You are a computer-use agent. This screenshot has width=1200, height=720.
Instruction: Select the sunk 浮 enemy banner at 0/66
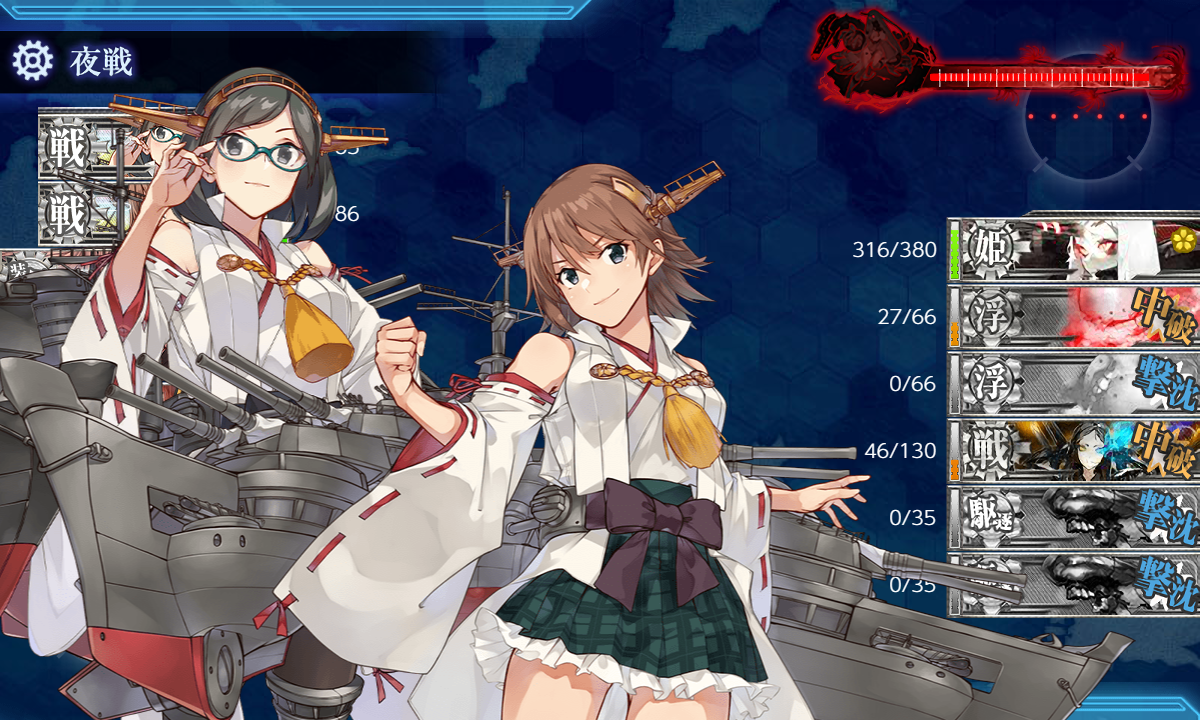pos(1075,384)
